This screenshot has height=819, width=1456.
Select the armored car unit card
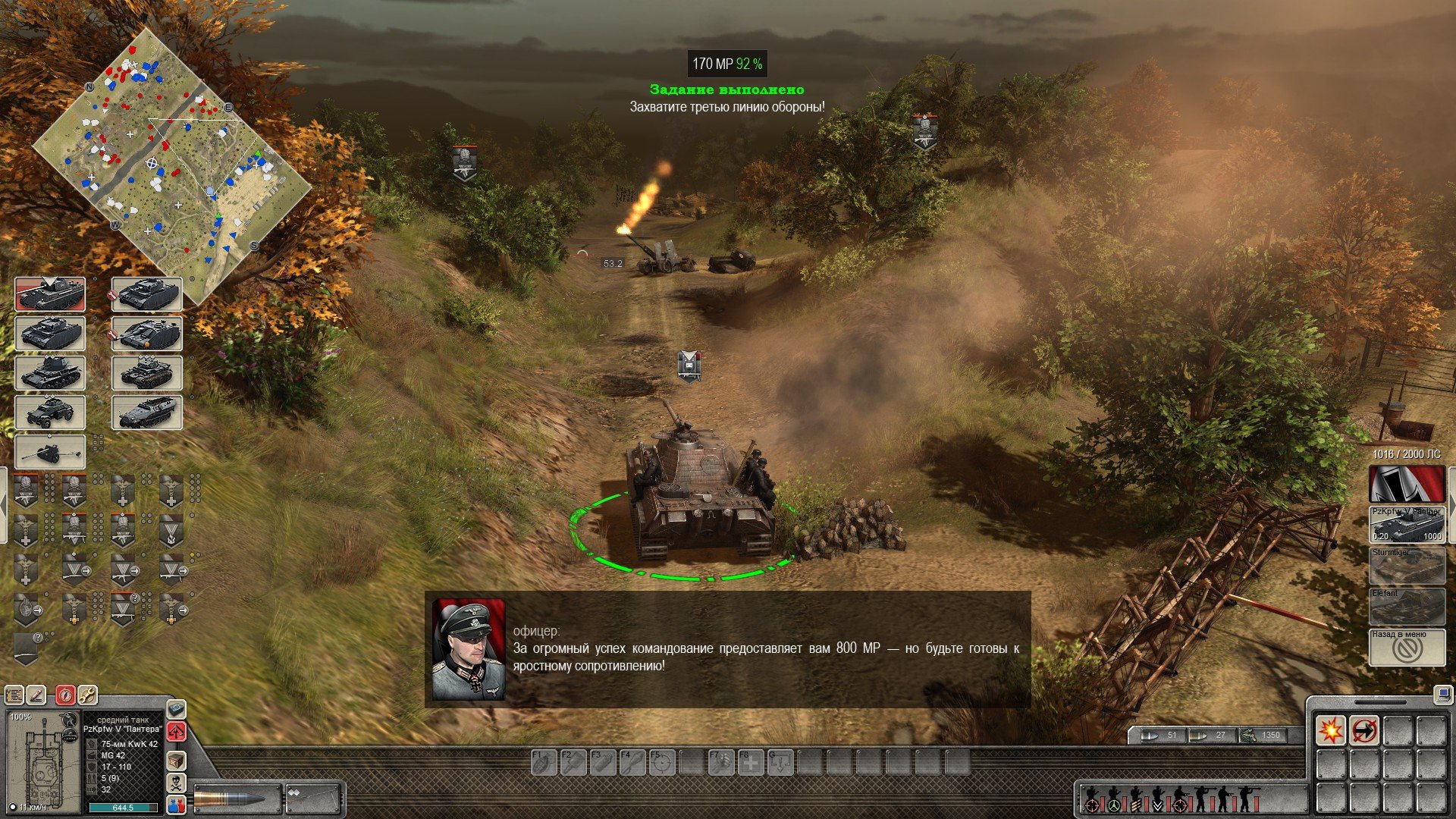(50, 413)
